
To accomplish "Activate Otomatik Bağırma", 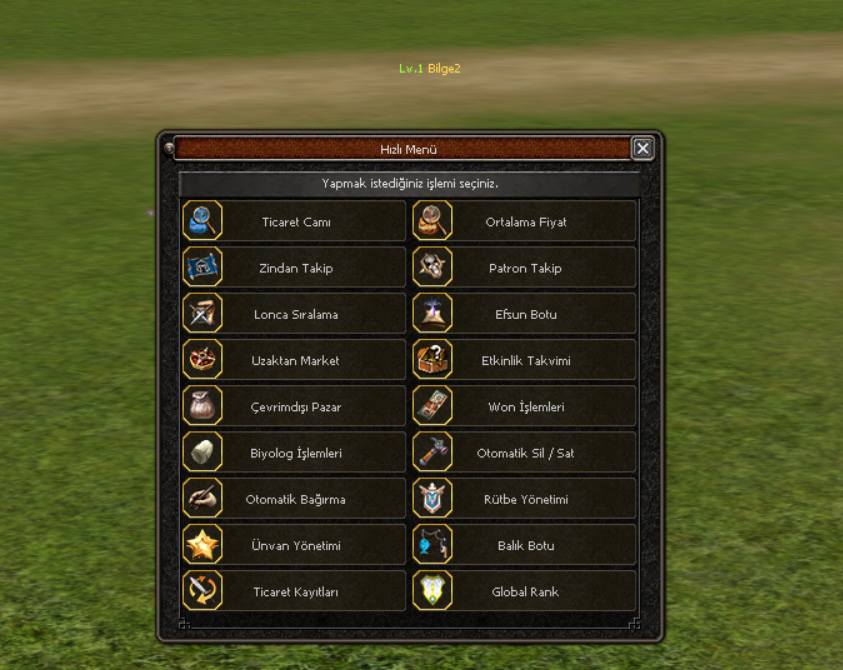I will [x=294, y=499].
